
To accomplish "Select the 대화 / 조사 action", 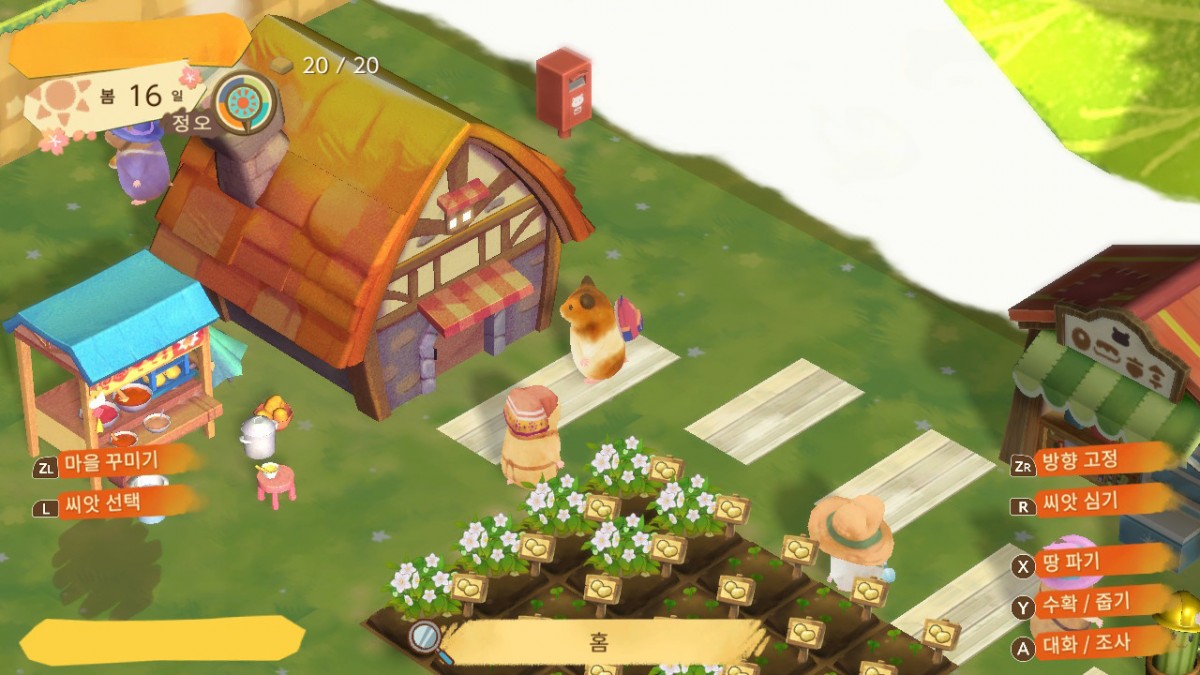I will [1085, 645].
